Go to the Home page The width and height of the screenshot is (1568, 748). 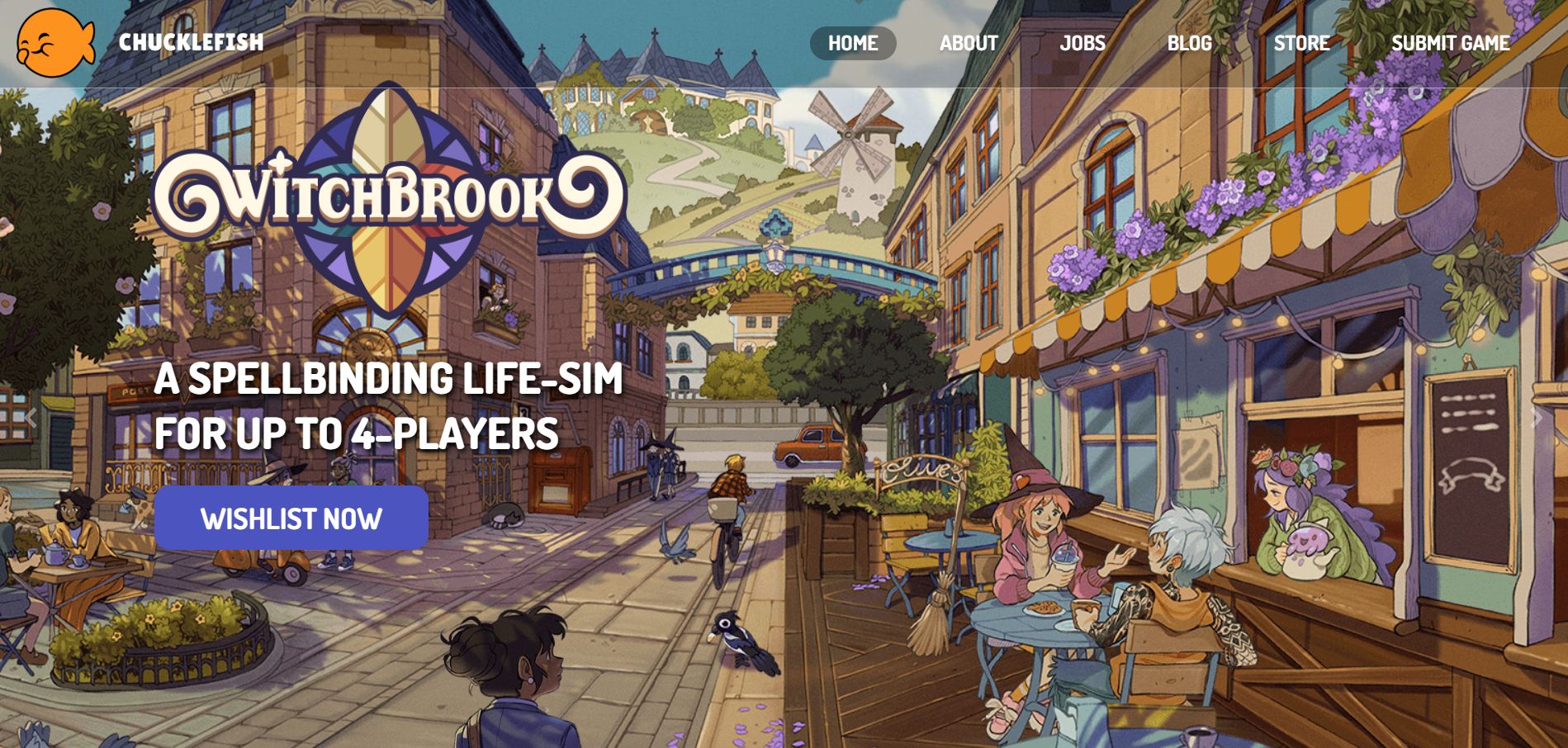tap(852, 43)
